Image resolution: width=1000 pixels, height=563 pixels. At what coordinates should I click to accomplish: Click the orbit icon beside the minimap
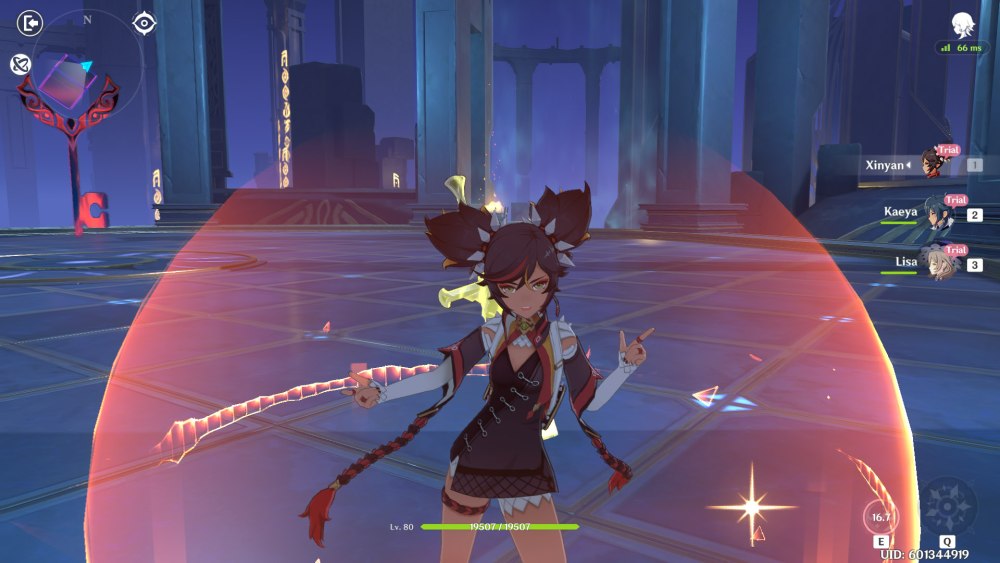click(20, 64)
